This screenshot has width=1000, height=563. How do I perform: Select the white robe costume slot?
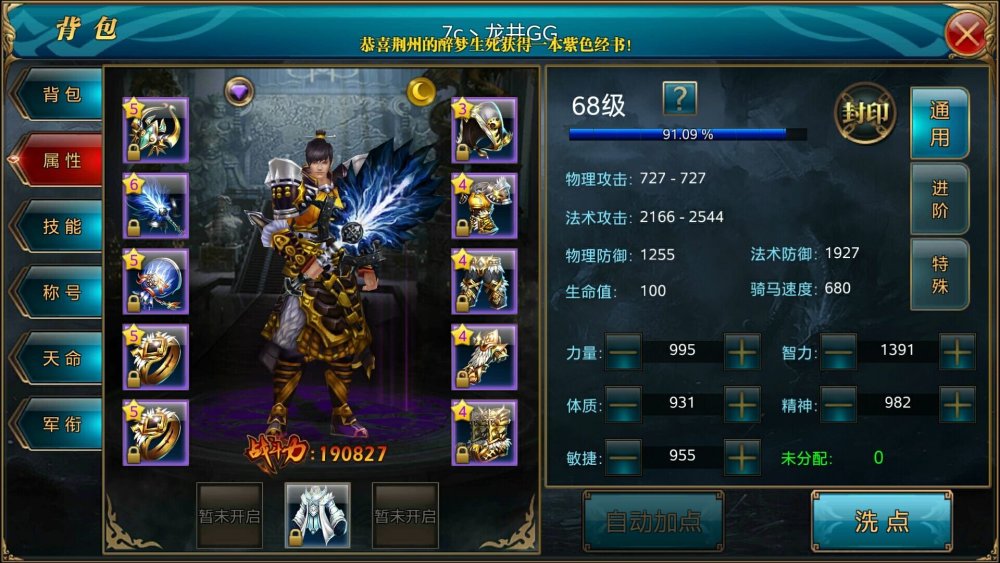(x=318, y=515)
